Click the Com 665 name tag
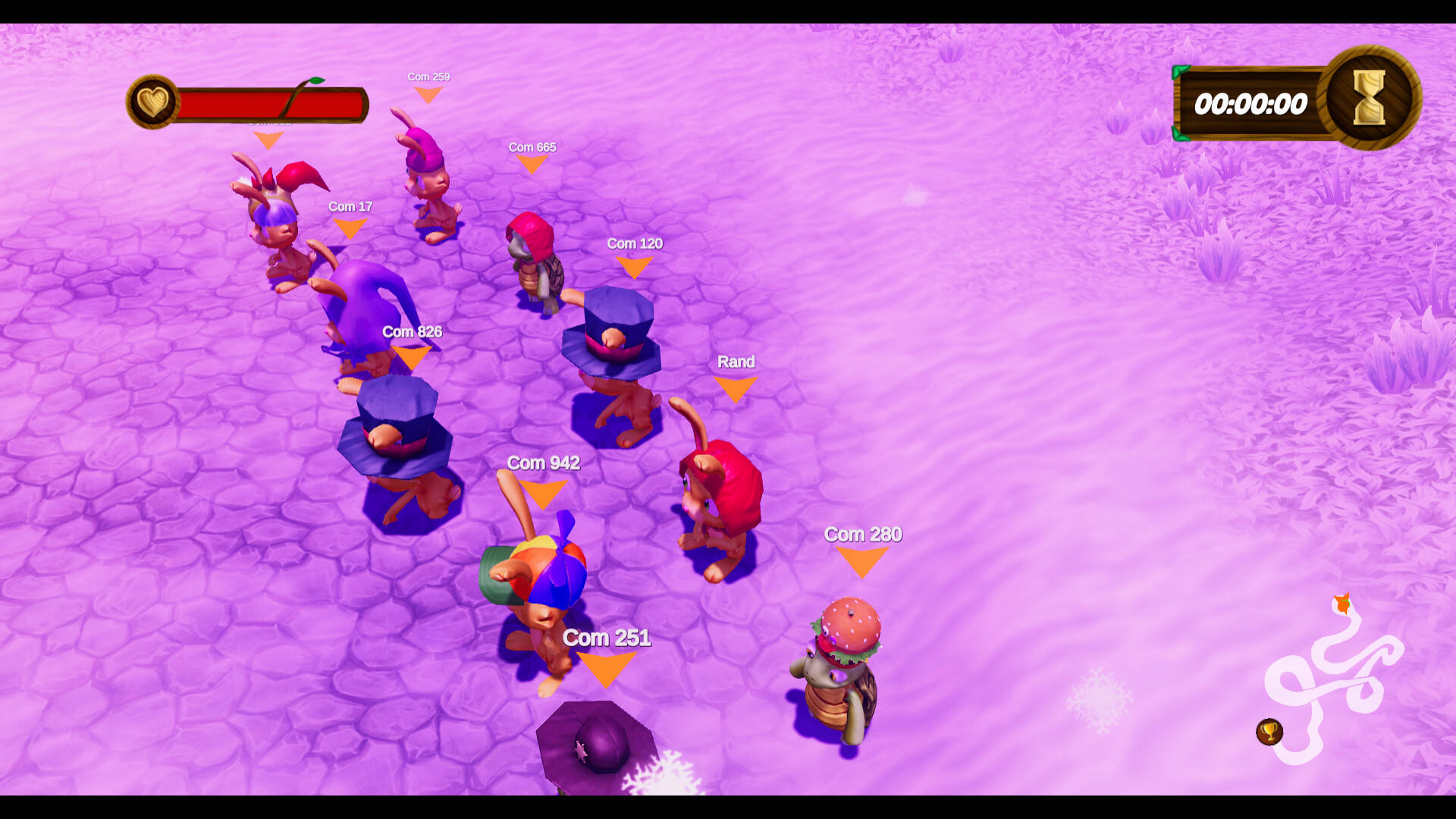This screenshot has height=819, width=1456. point(532,148)
